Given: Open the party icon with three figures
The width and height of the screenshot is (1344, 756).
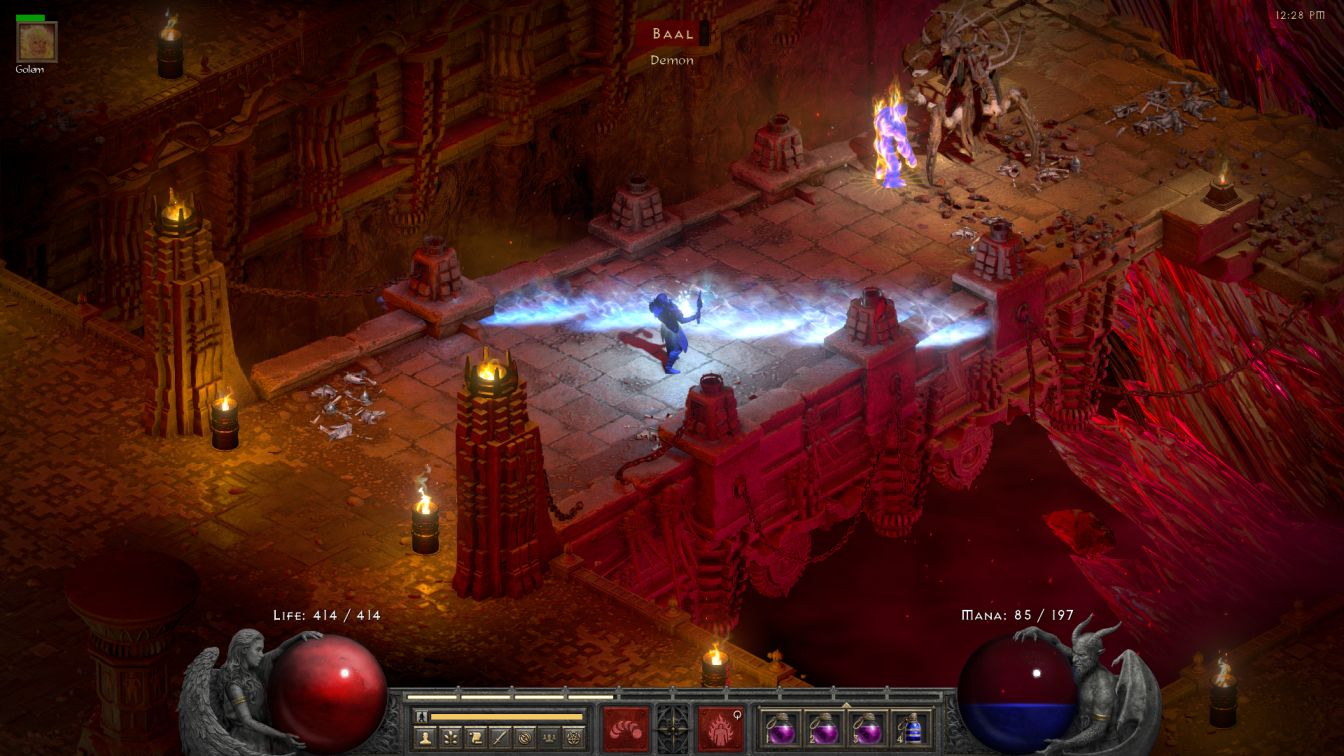Looking at the screenshot, I should pyautogui.click(x=548, y=738).
